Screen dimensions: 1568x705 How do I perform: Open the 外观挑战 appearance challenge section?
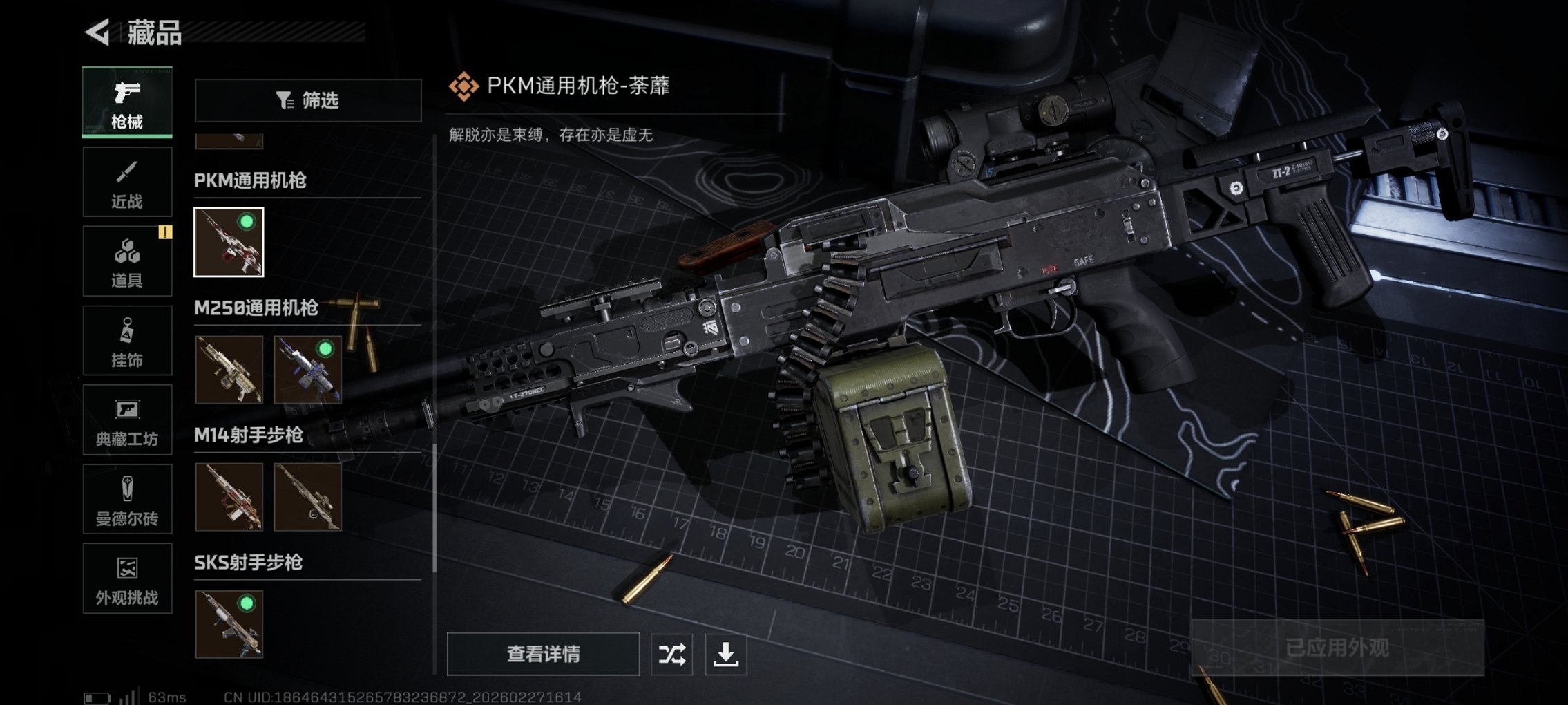tap(126, 579)
